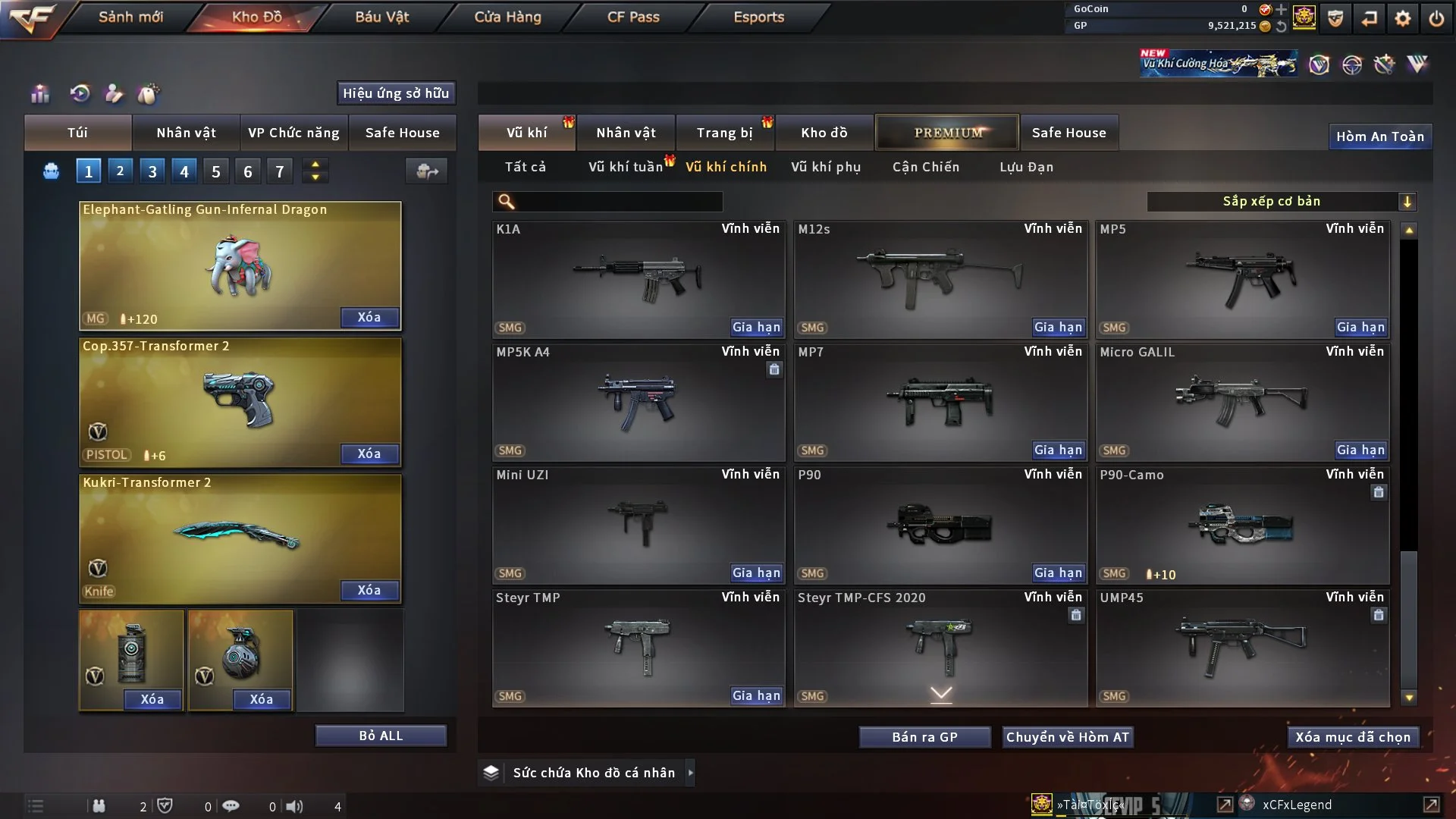Switch to the Esports section
Viewport: 1456px width, 819px height.
coord(758,17)
